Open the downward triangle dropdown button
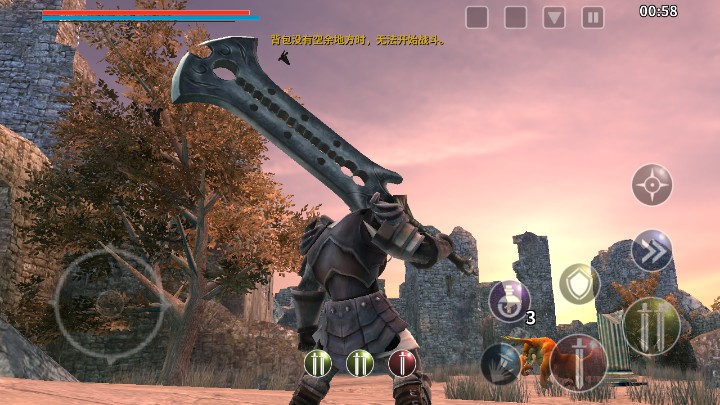The height and width of the screenshot is (405, 720). [554, 17]
